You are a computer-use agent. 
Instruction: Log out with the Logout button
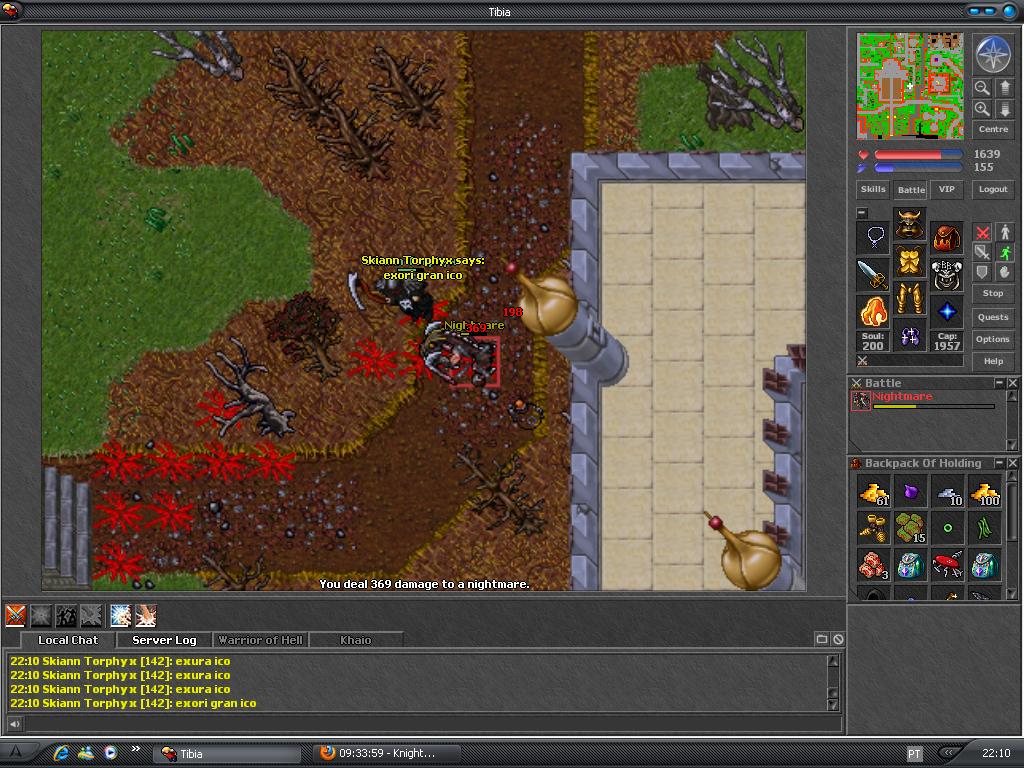click(993, 189)
